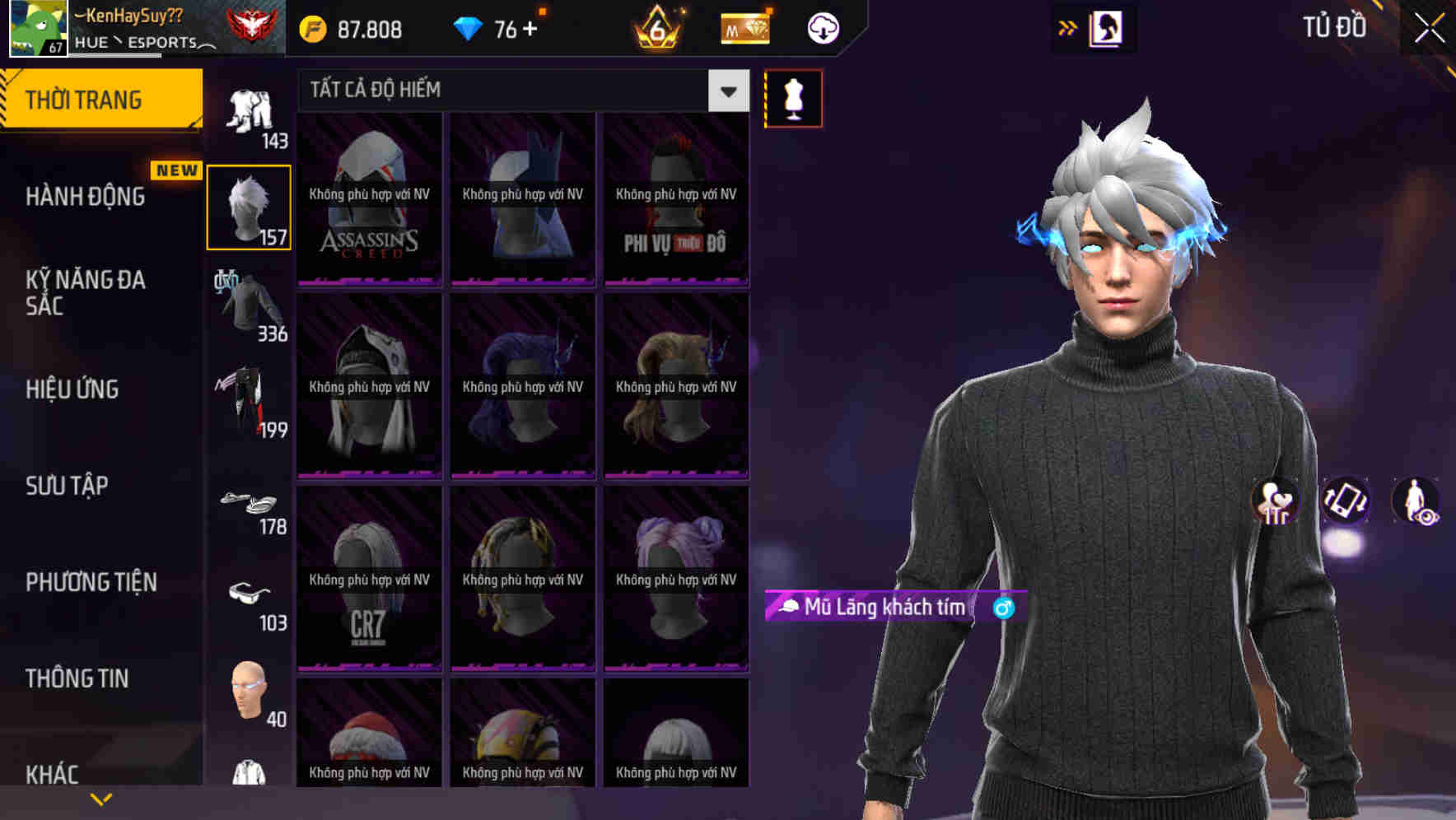Click the TỦ ĐỒ label at top right
The image size is (1456, 820).
pos(1336,27)
